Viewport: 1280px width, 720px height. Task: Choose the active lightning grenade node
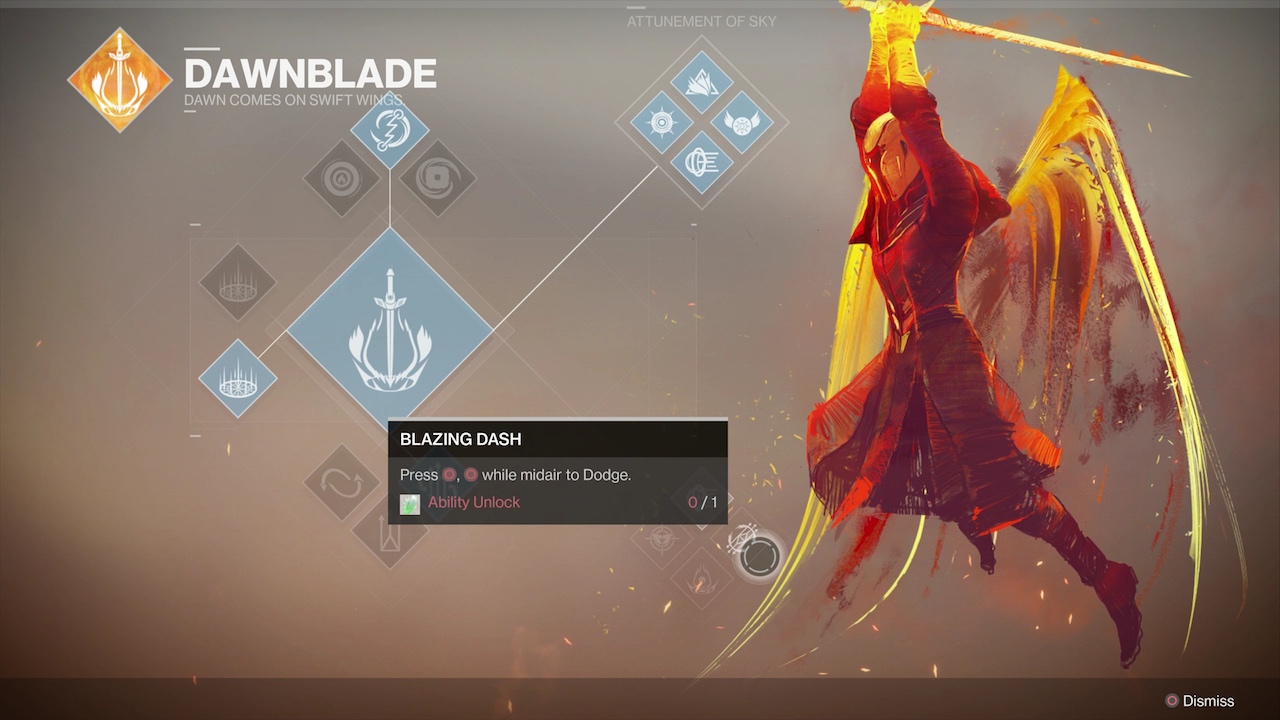pos(390,131)
